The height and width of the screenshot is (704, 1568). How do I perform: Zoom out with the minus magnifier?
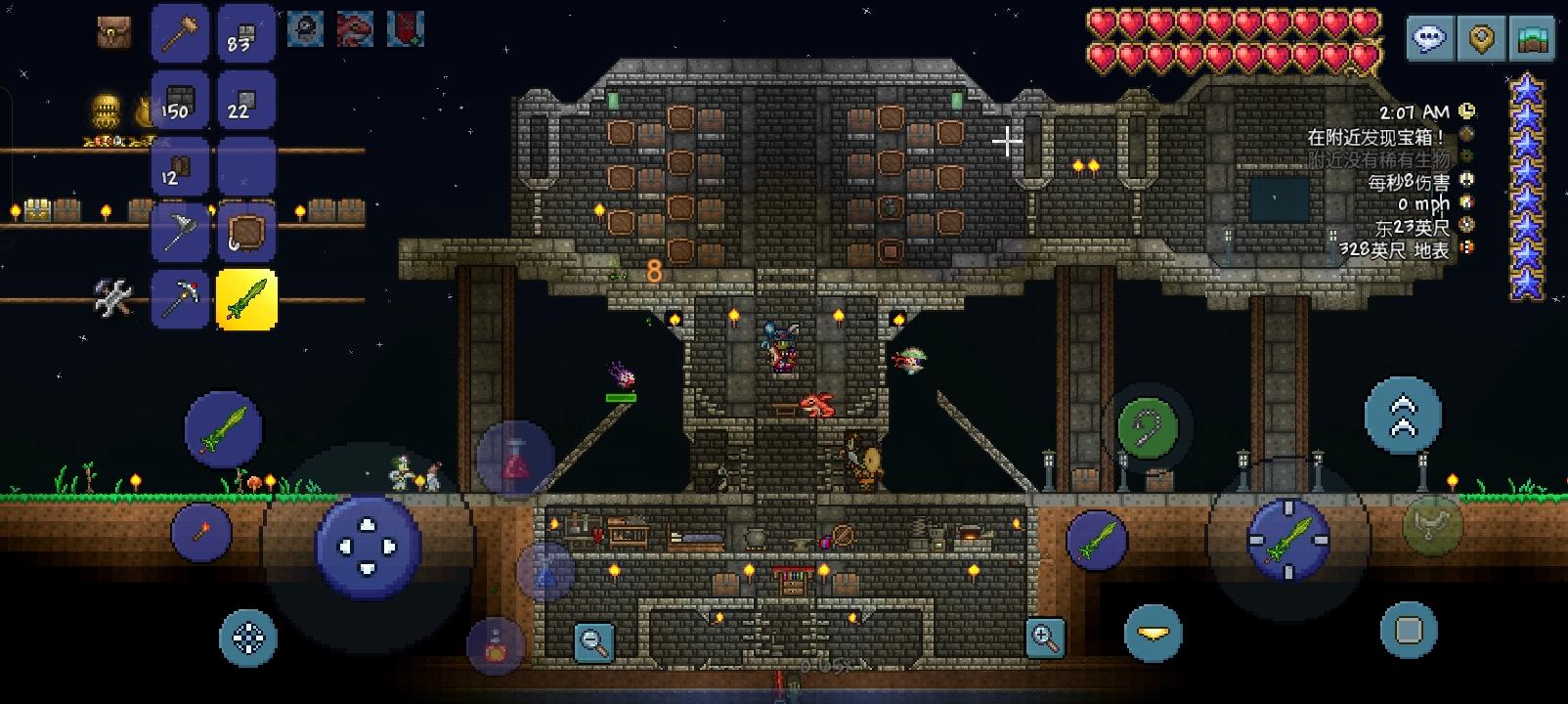pos(593,641)
